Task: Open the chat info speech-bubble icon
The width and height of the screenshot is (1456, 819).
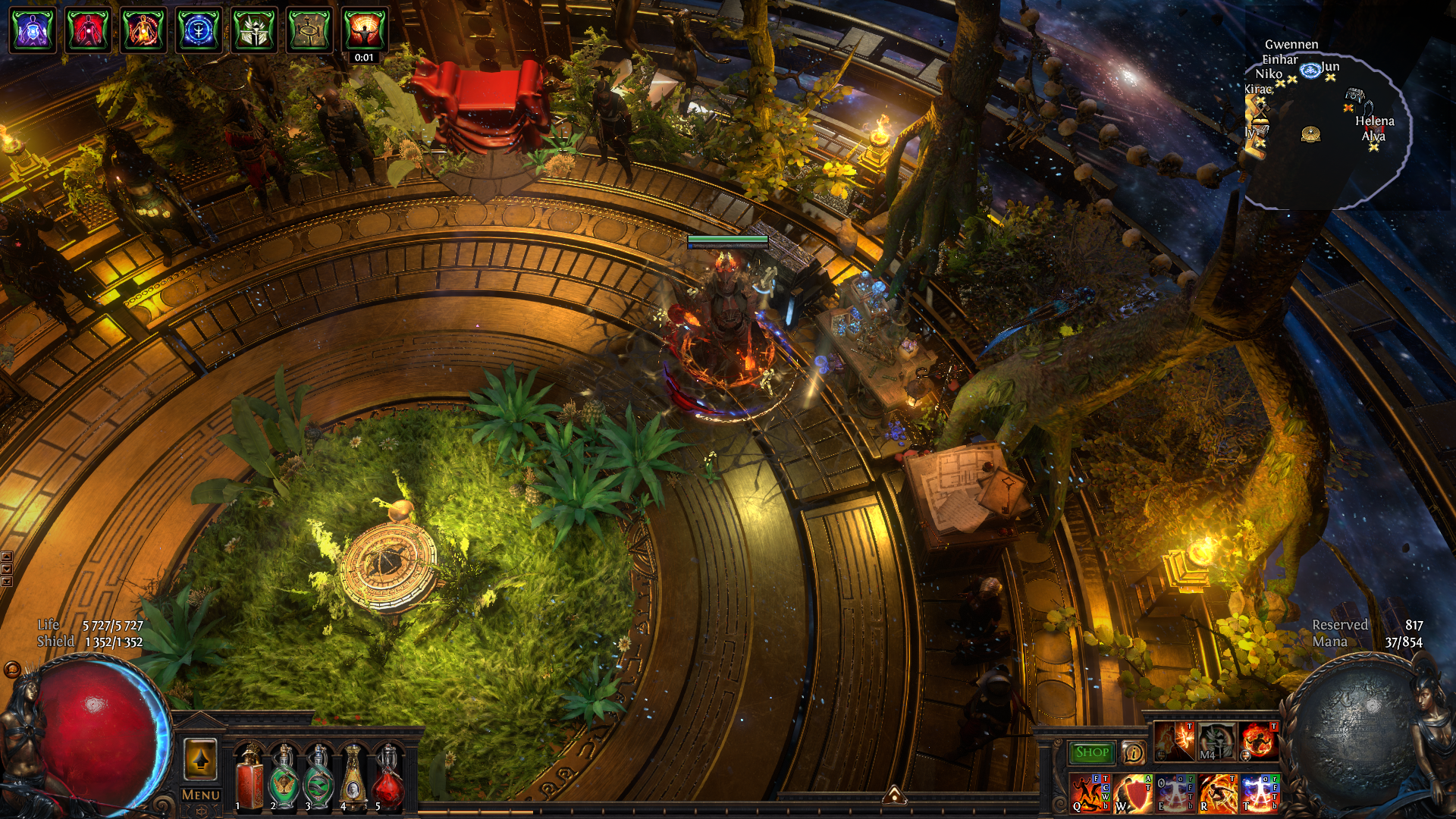Action: tap(1134, 752)
